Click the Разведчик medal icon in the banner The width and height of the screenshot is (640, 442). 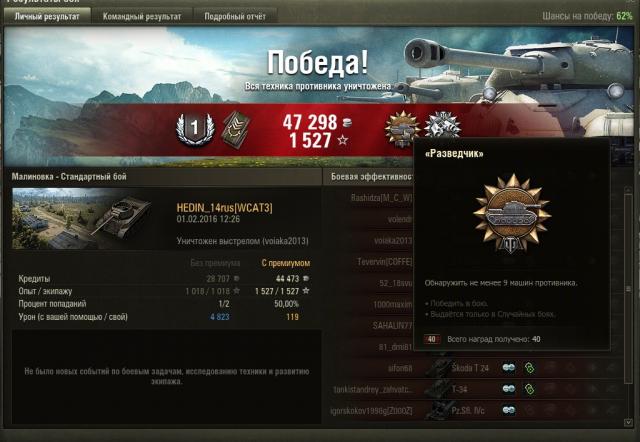click(404, 128)
